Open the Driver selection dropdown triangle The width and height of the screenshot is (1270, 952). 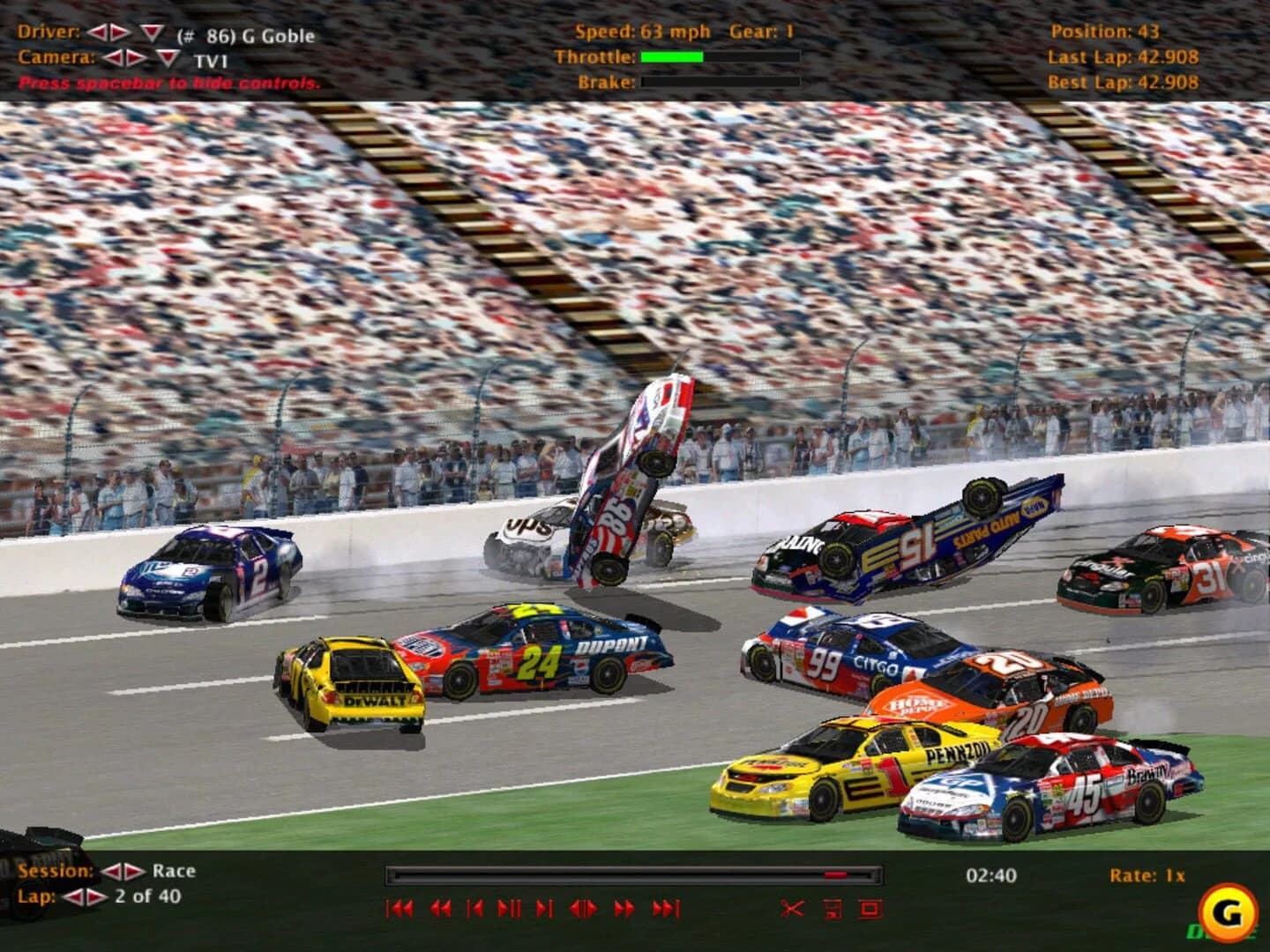click(x=151, y=32)
